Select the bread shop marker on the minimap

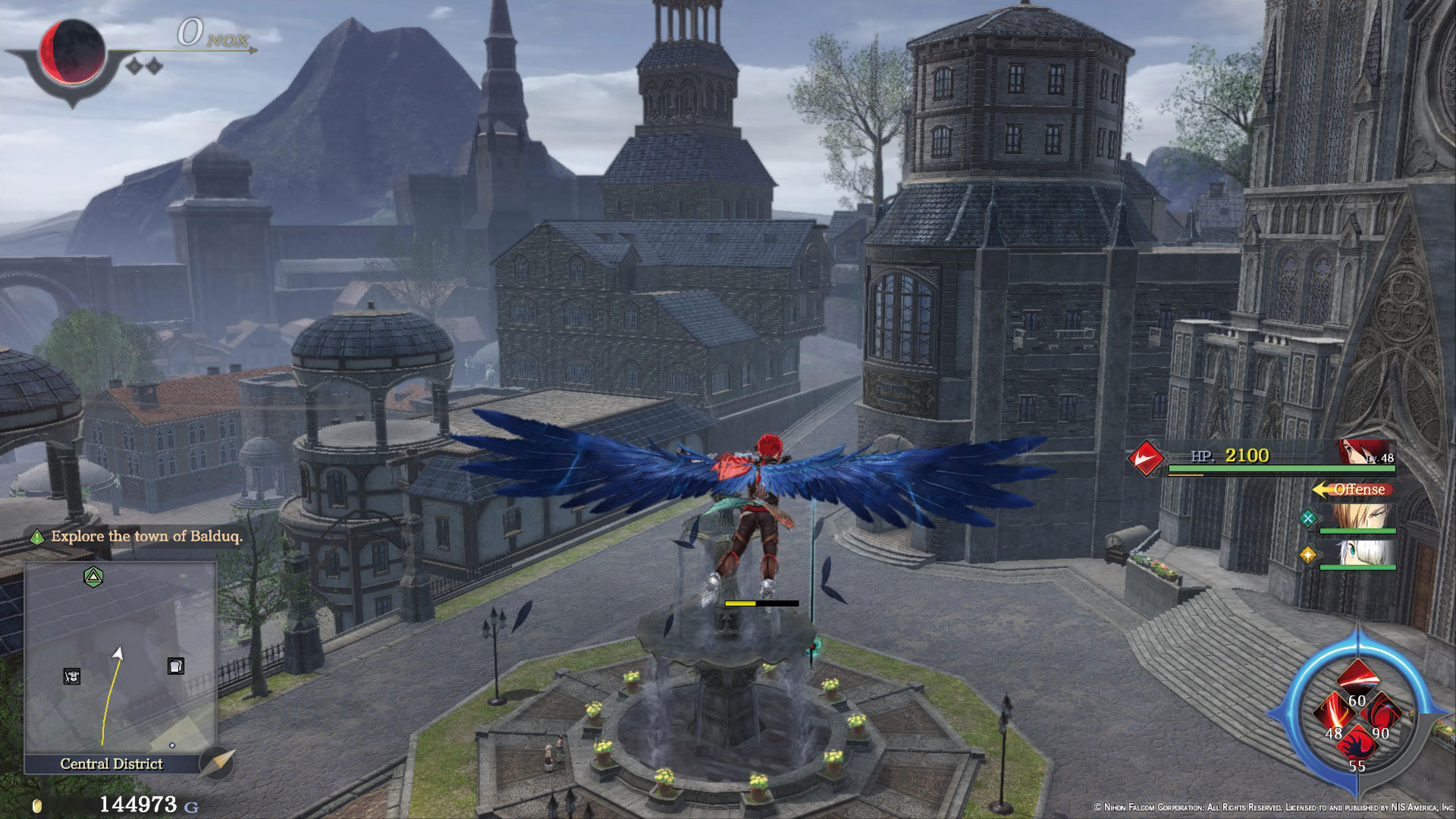(x=175, y=667)
